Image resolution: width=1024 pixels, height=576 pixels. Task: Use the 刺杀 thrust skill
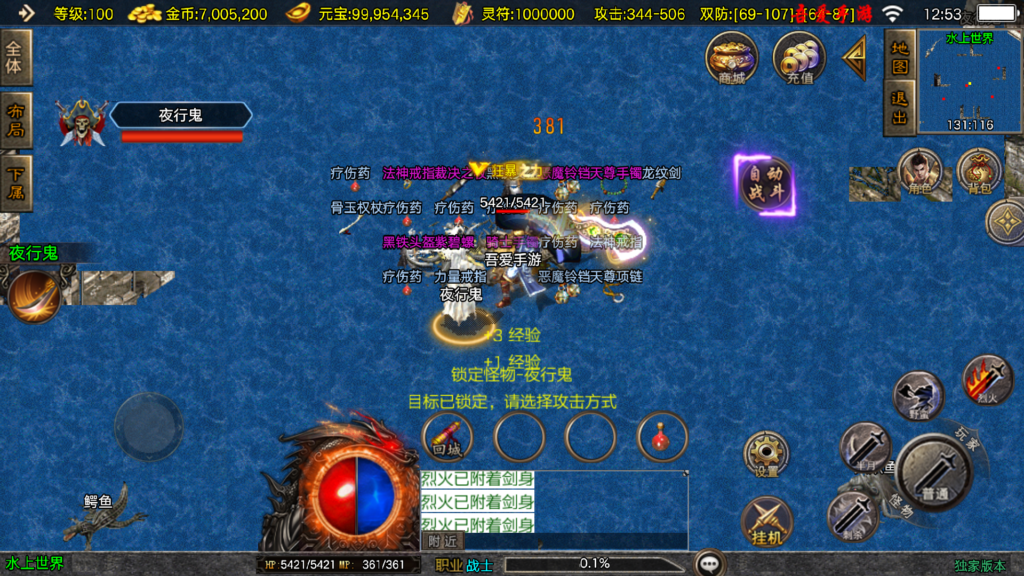click(x=853, y=516)
